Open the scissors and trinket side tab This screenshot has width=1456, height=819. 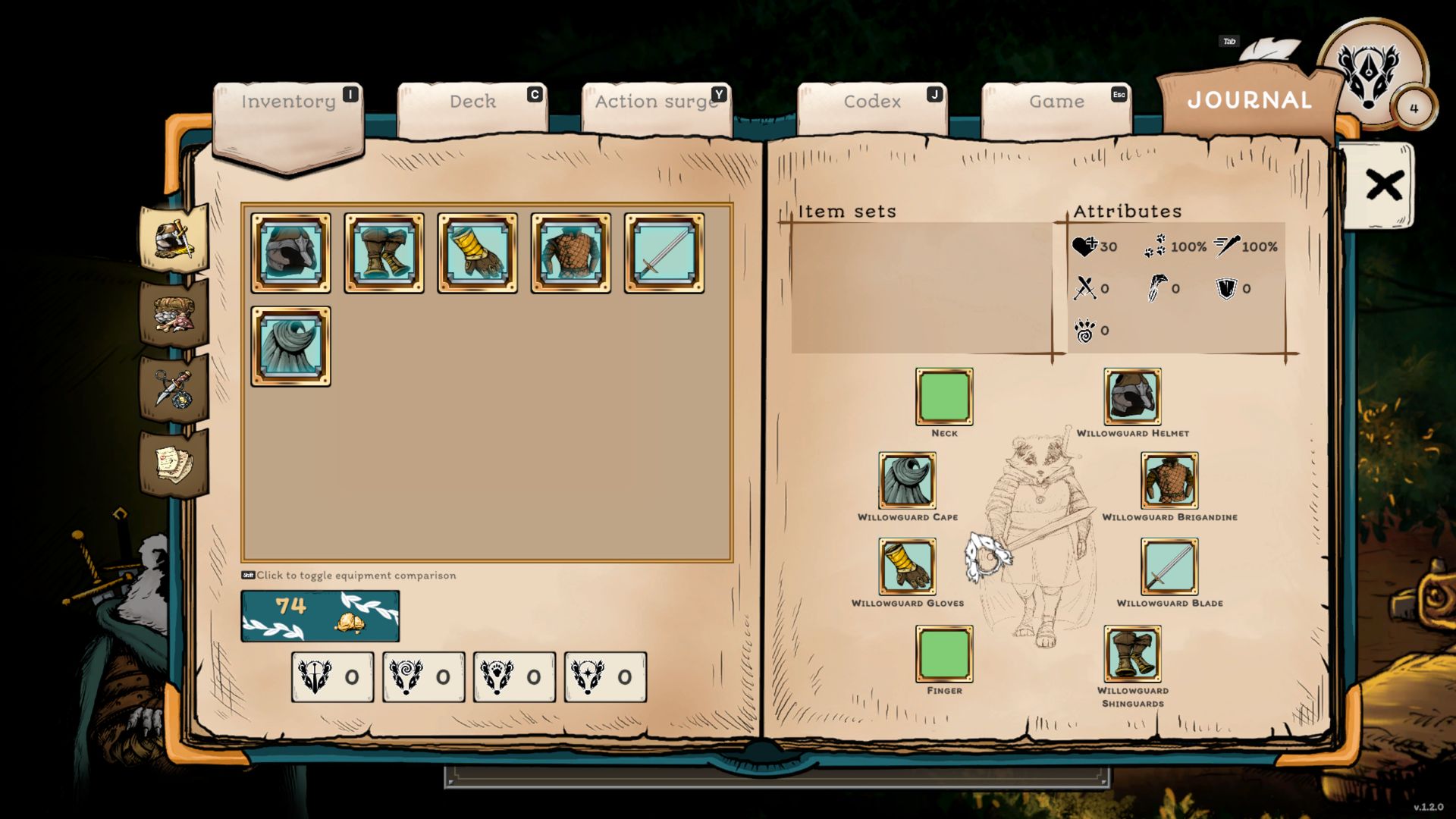point(174,389)
